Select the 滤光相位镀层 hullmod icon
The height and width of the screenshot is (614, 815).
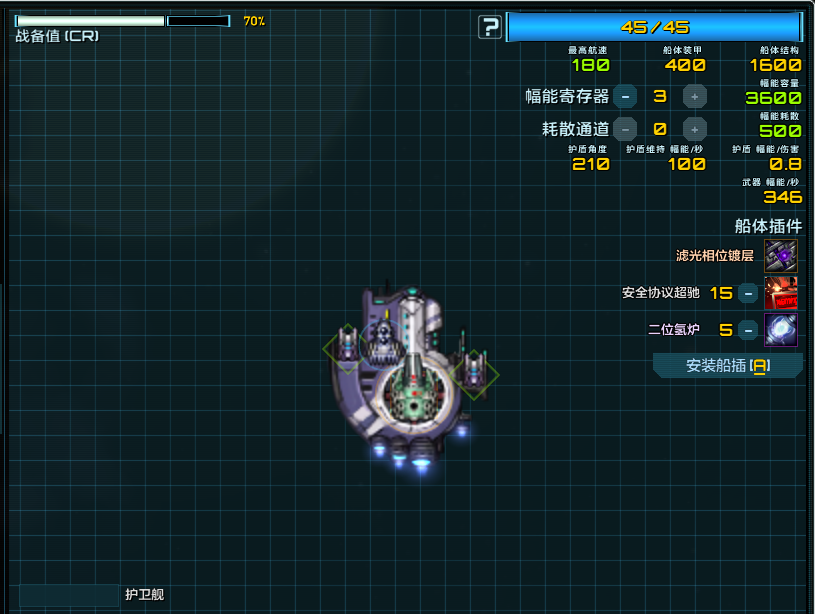coord(781,256)
